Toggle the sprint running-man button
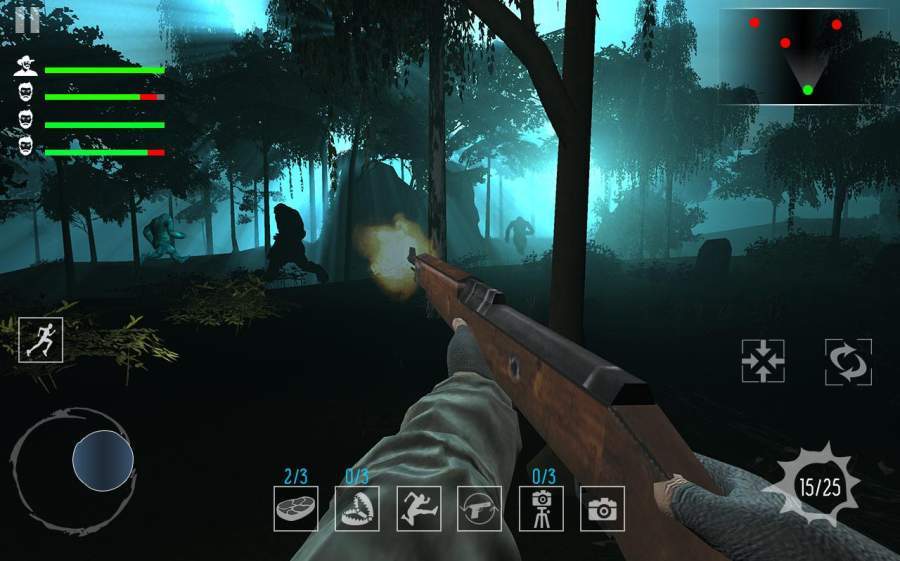Viewport: 900px width, 561px height. click(x=41, y=340)
